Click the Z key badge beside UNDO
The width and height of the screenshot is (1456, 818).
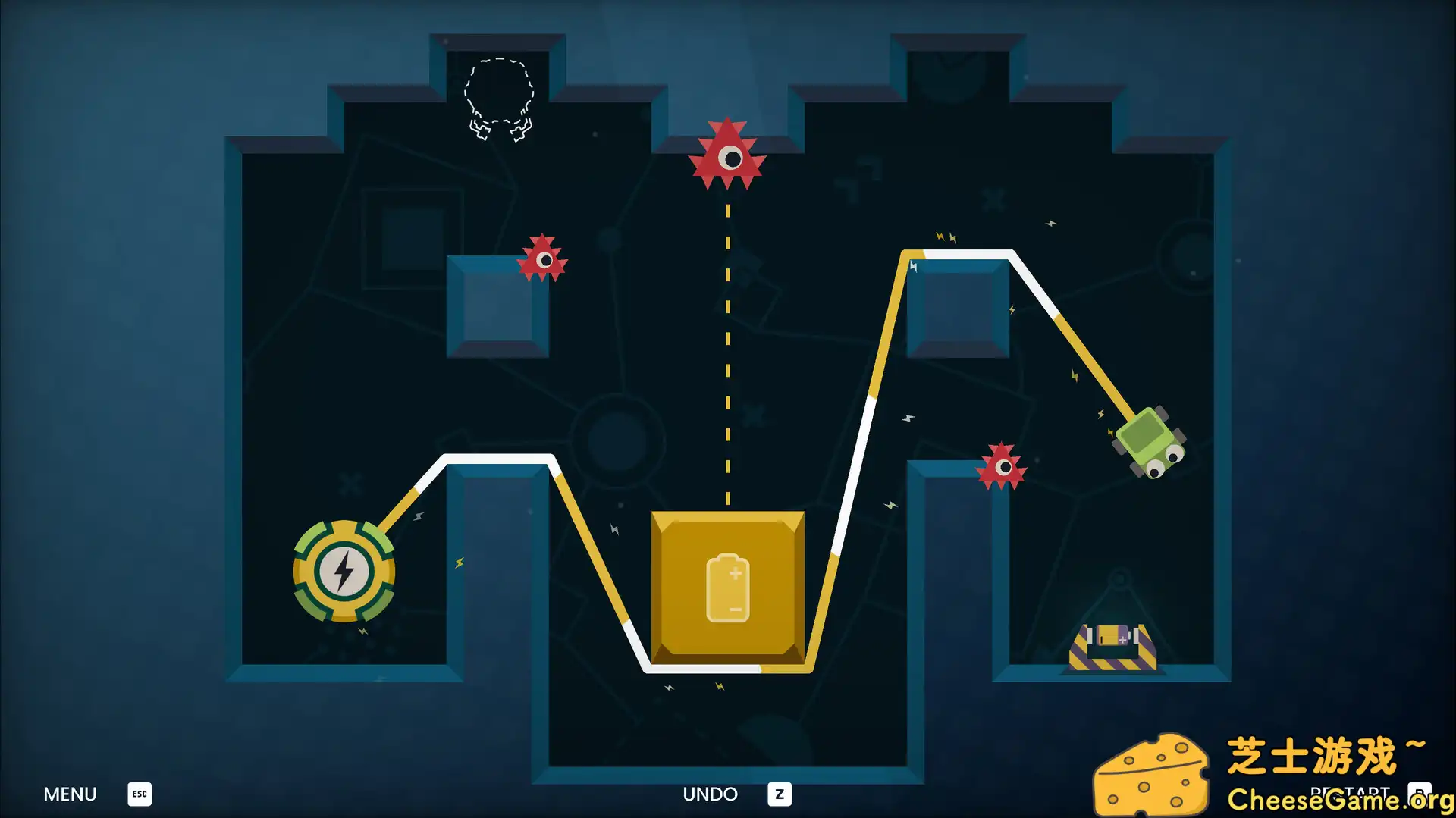[x=779, y=794]
